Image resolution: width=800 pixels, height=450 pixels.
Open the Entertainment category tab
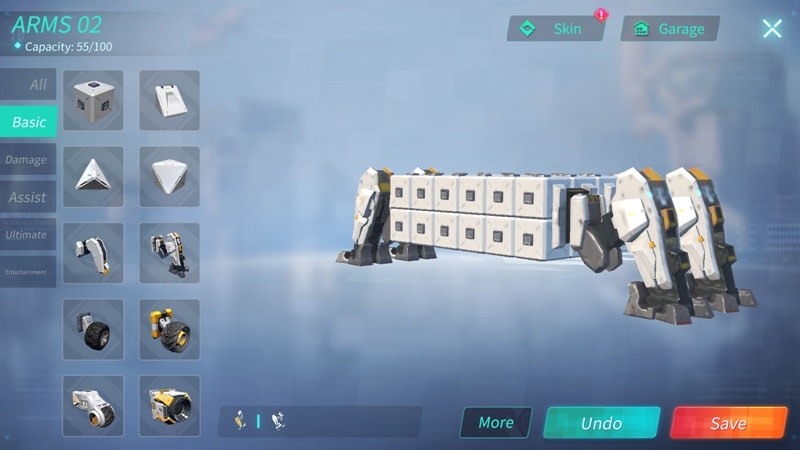pyautogui.click(x=27, y=272)
